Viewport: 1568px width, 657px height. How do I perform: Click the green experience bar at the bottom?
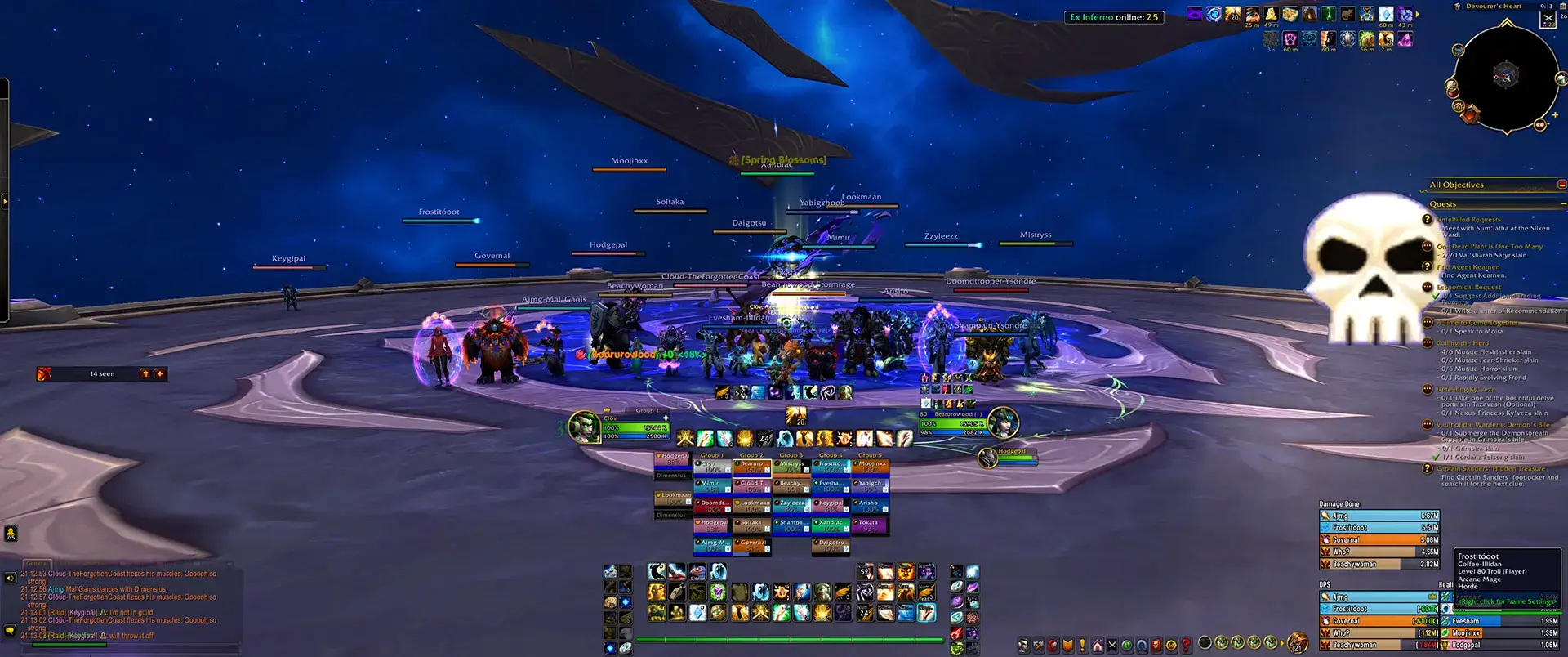(x=788, y=640)
